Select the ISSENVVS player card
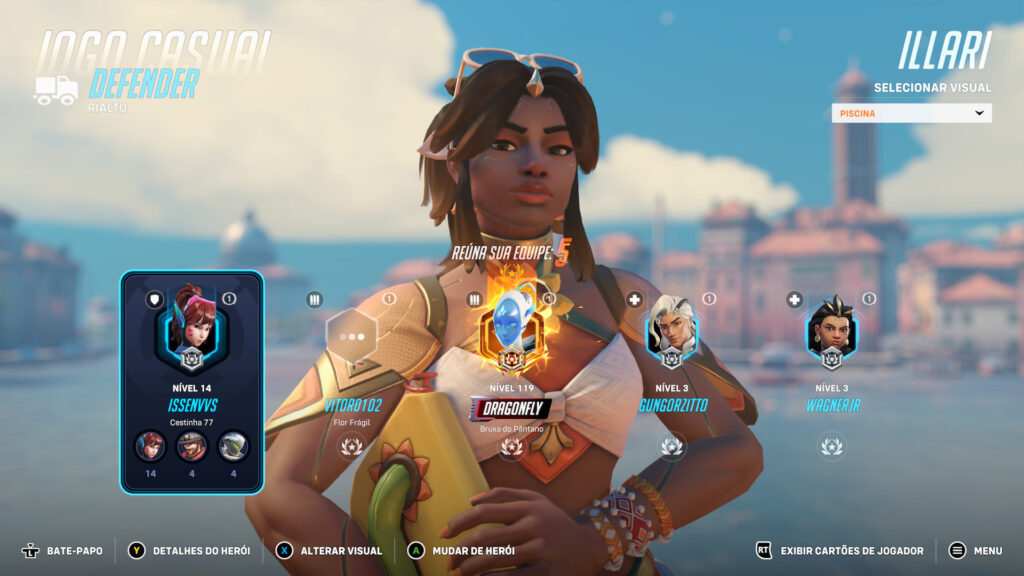Screen dimensions: 1024x576 coord(191,381)
